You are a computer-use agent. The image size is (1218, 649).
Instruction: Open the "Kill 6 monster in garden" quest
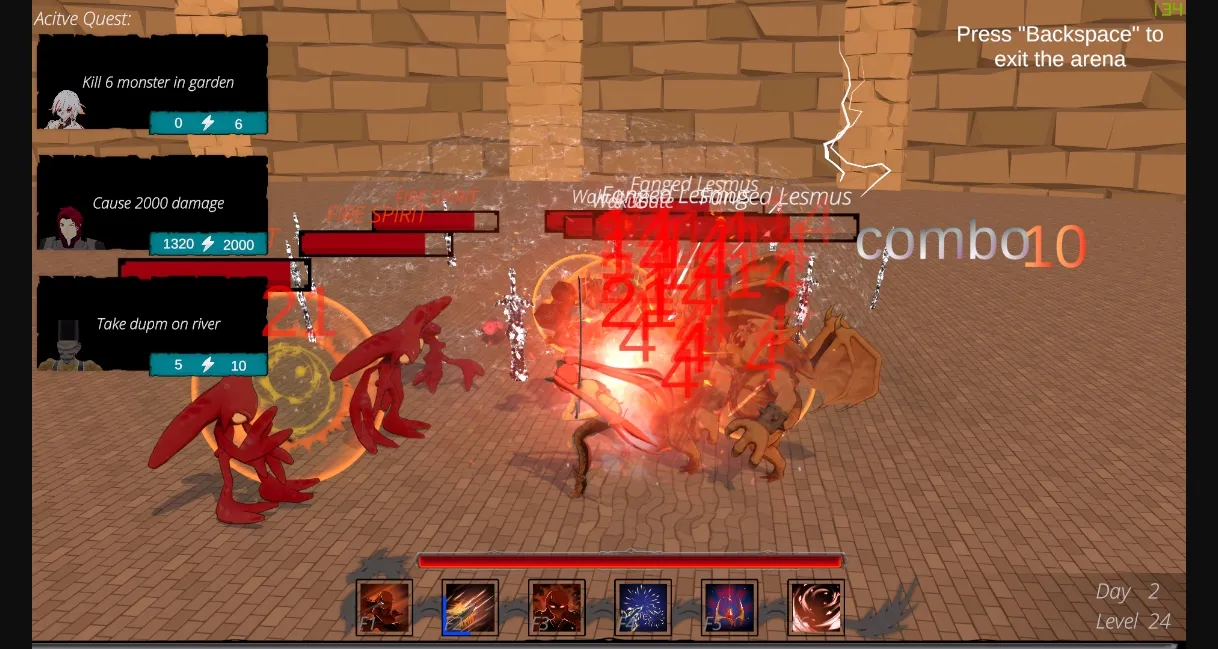(153, 83)
